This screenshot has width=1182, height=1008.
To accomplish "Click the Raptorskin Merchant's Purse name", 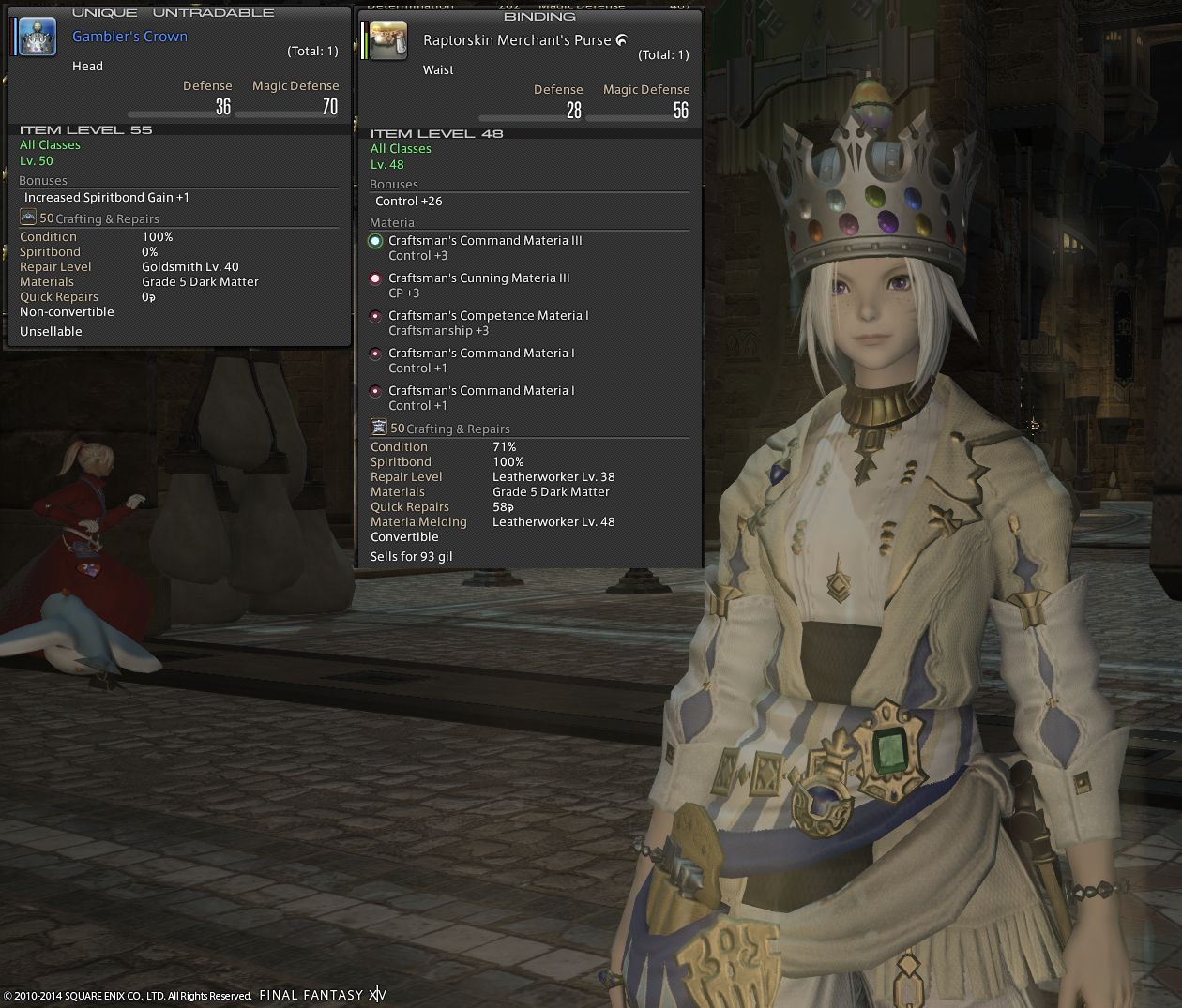I will click(517, 40).
